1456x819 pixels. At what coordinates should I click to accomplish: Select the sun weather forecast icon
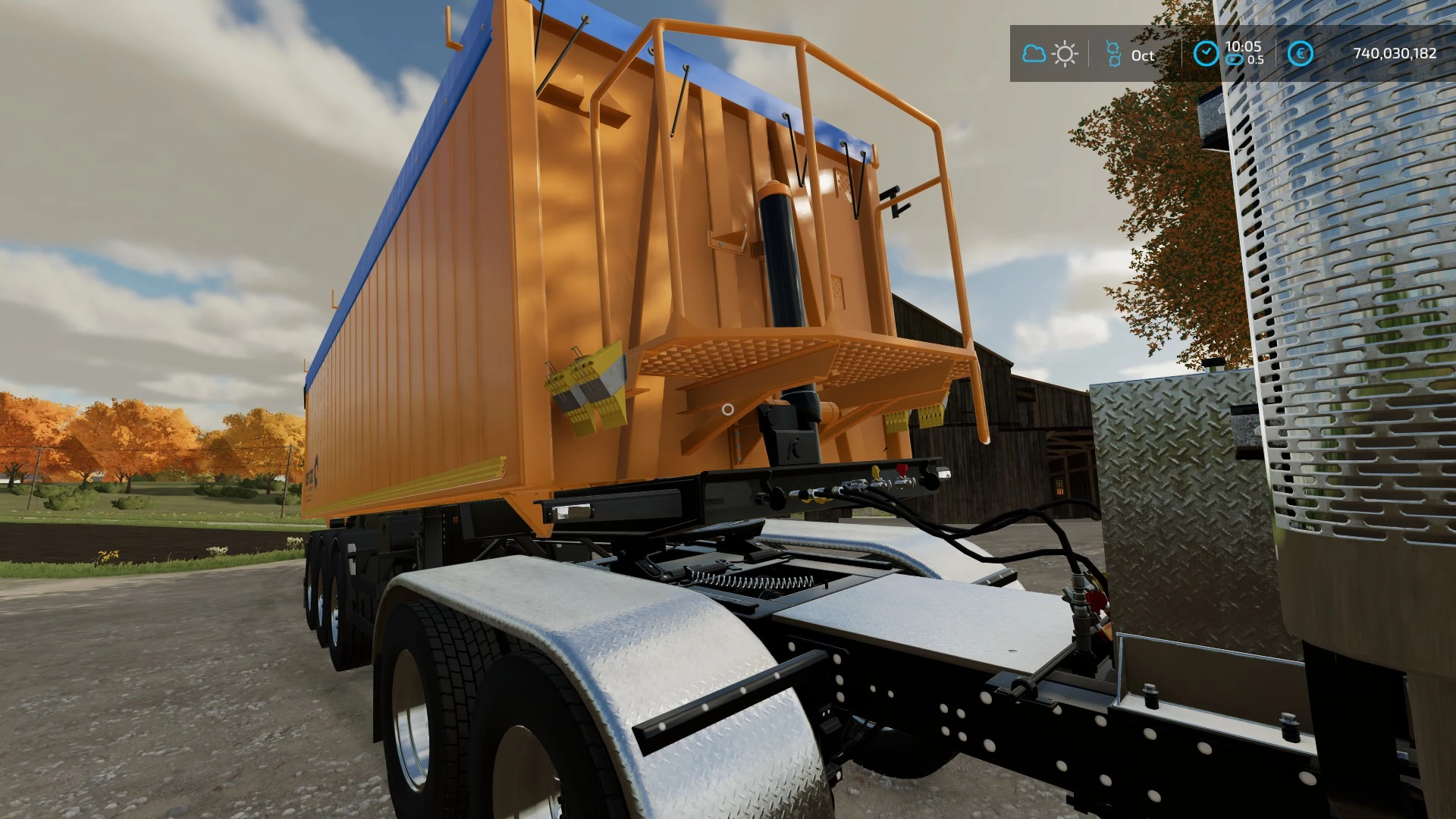point(1065,53)
